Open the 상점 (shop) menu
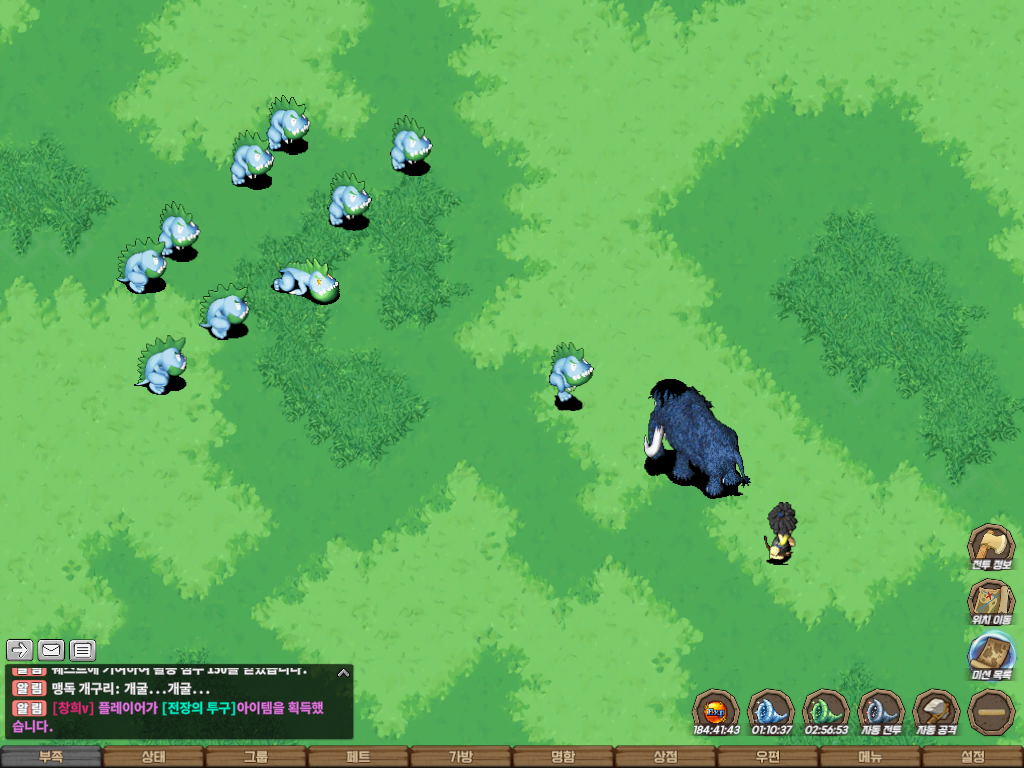This screenshot has height=768, width=1024. coord(665,757)
